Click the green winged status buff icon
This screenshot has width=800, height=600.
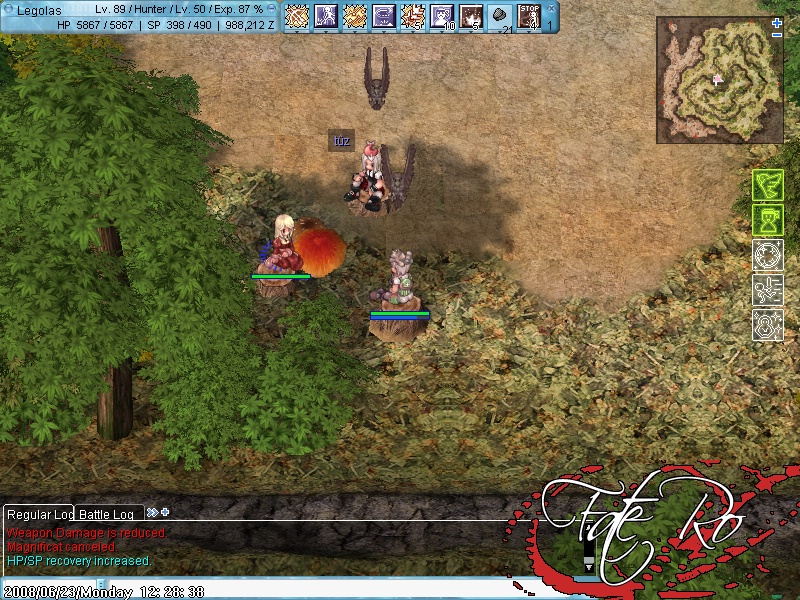click(767, 185)
